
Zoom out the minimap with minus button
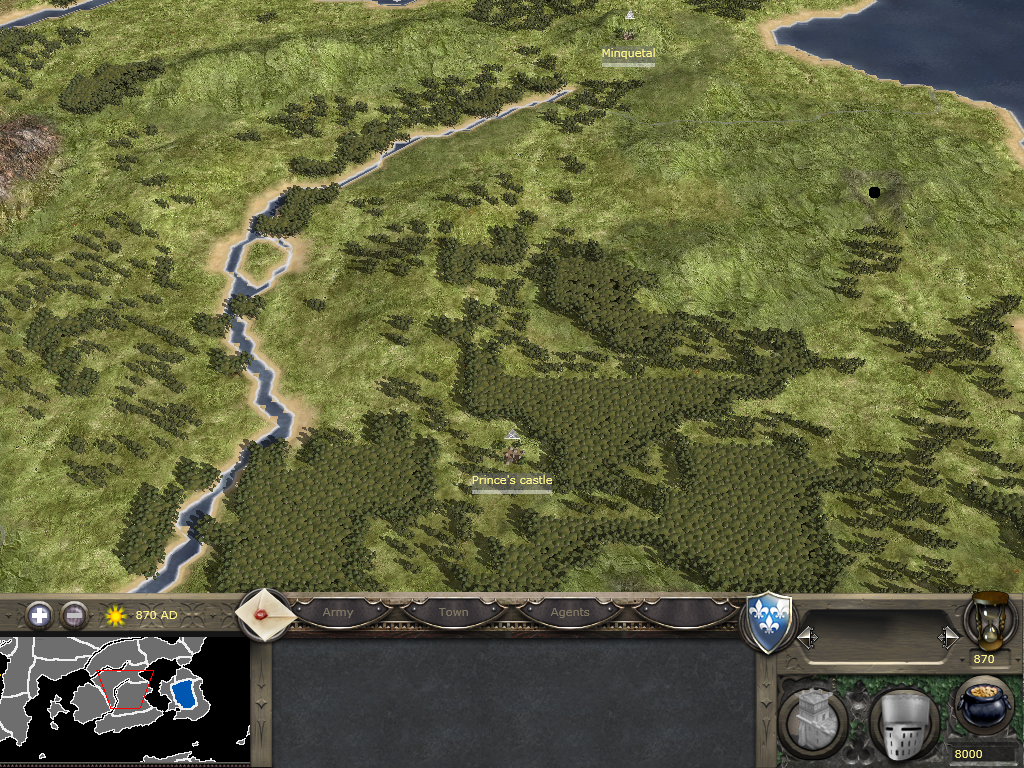coord(74,615)
